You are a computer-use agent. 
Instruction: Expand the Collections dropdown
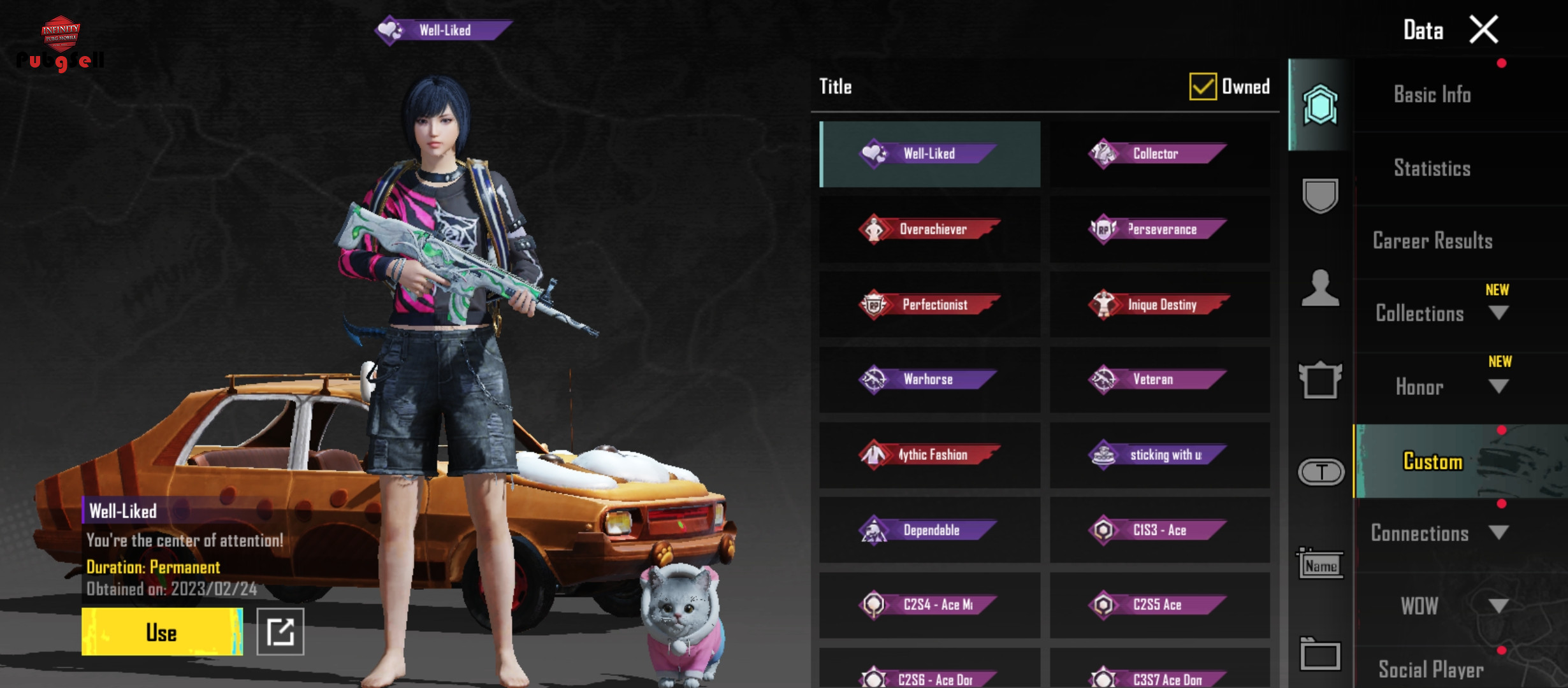[x=1499, y=313]
